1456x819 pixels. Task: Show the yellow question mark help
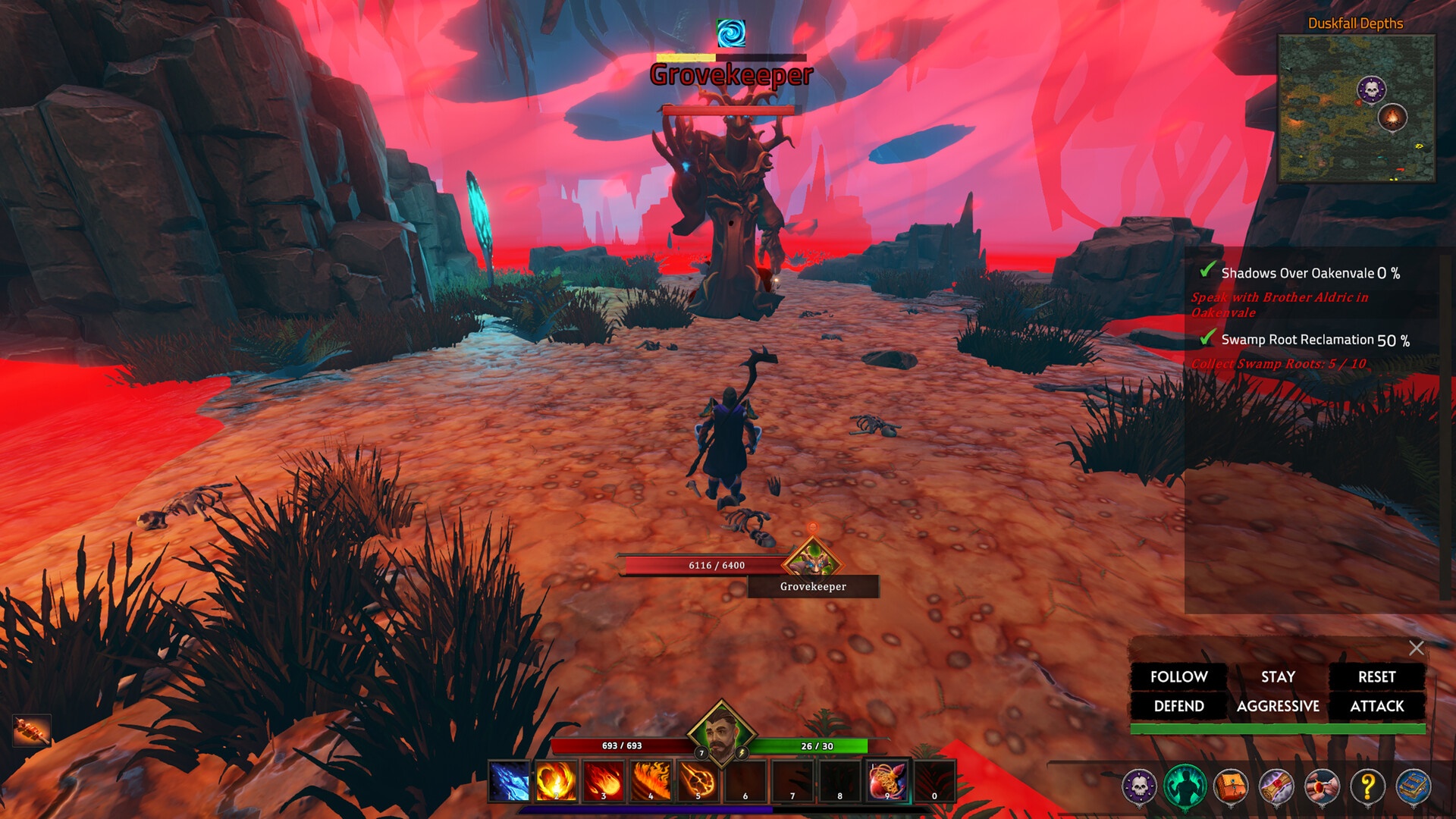(x=1368, y=786)
